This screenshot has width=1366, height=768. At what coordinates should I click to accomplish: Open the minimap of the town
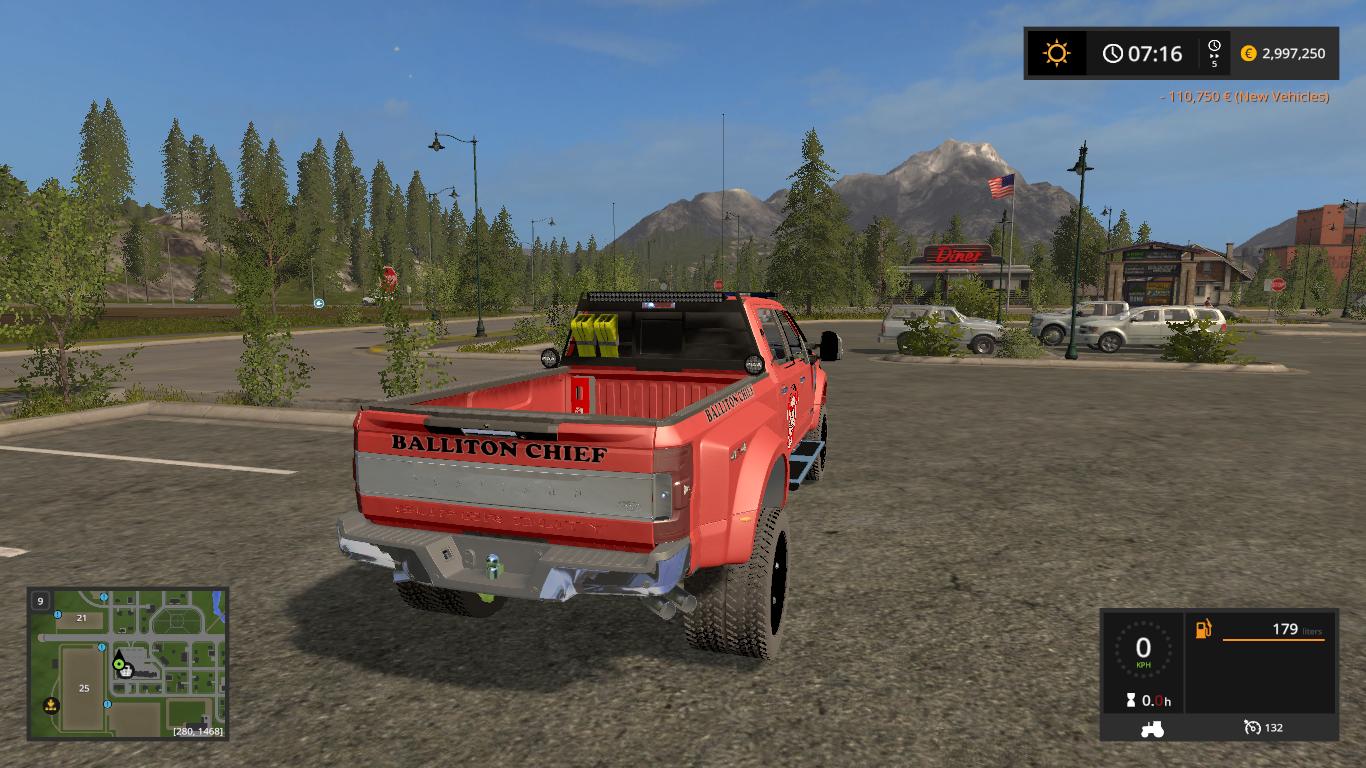click(128, 663)
